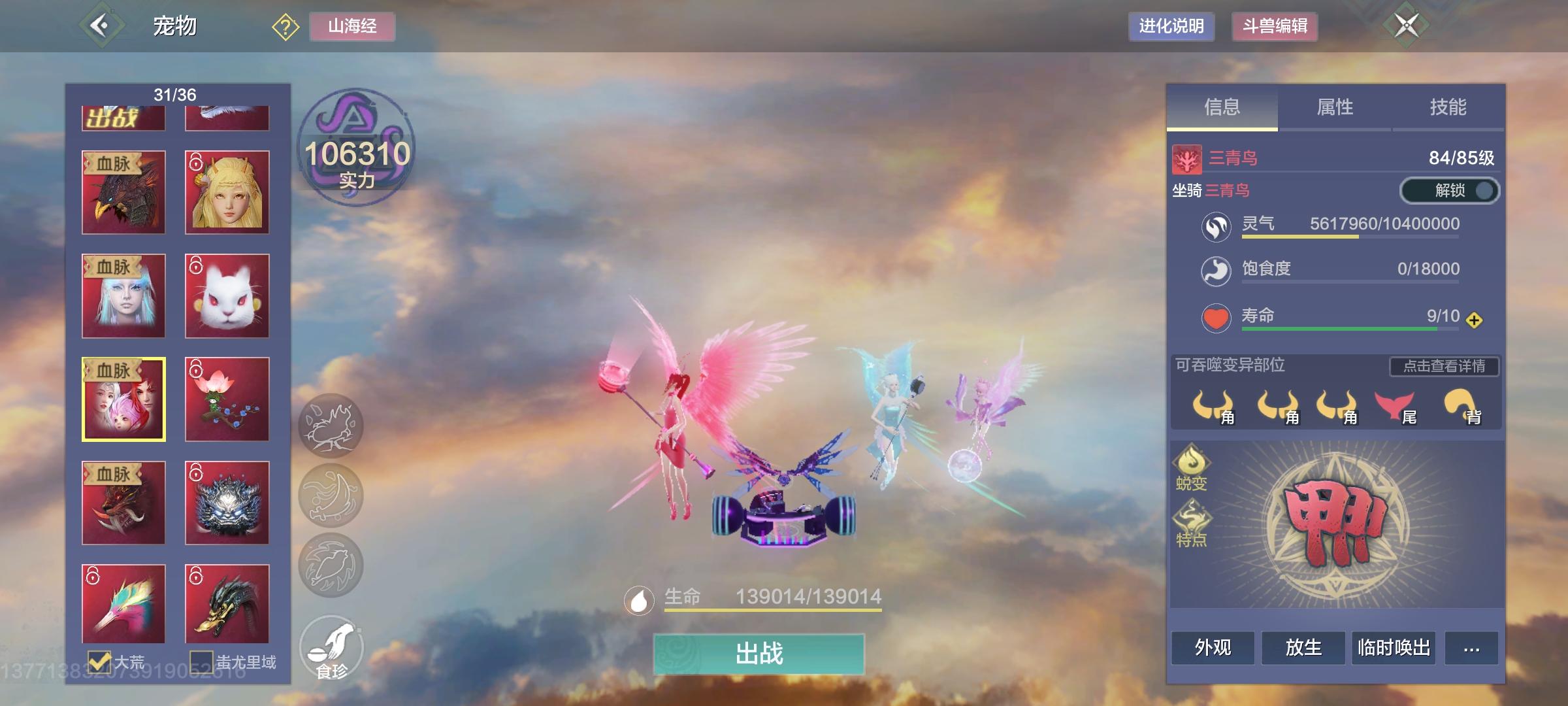The image size is (1568, 706).
Task: Switch to the 属性 attributes tab
Action: point(1335,108)
